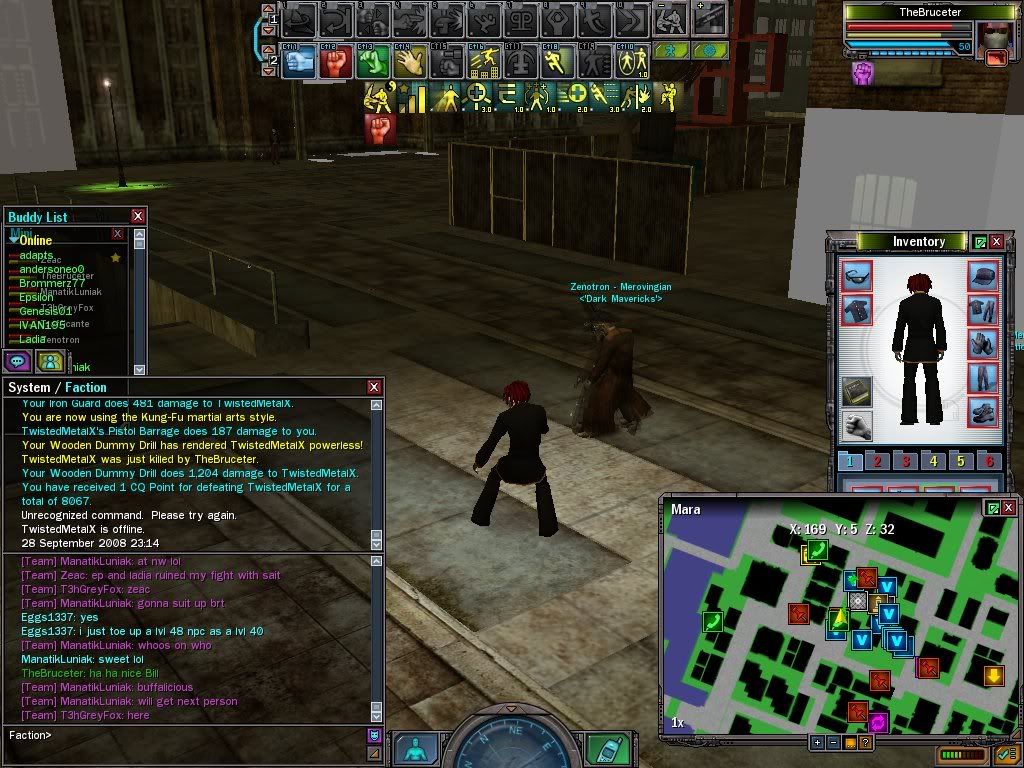Close the Buddy List window
Screen dimensions: 1024x768
[138, 216]
